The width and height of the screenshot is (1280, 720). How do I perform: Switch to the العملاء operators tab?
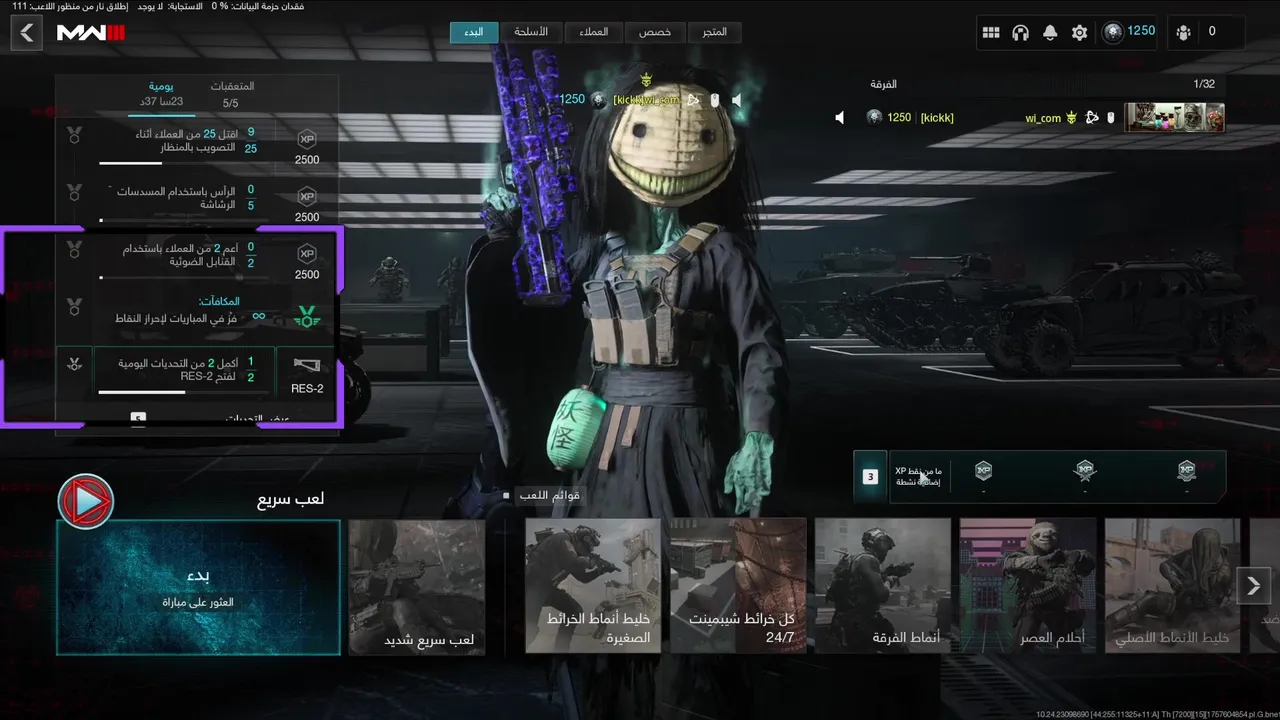tap(594, 32)
